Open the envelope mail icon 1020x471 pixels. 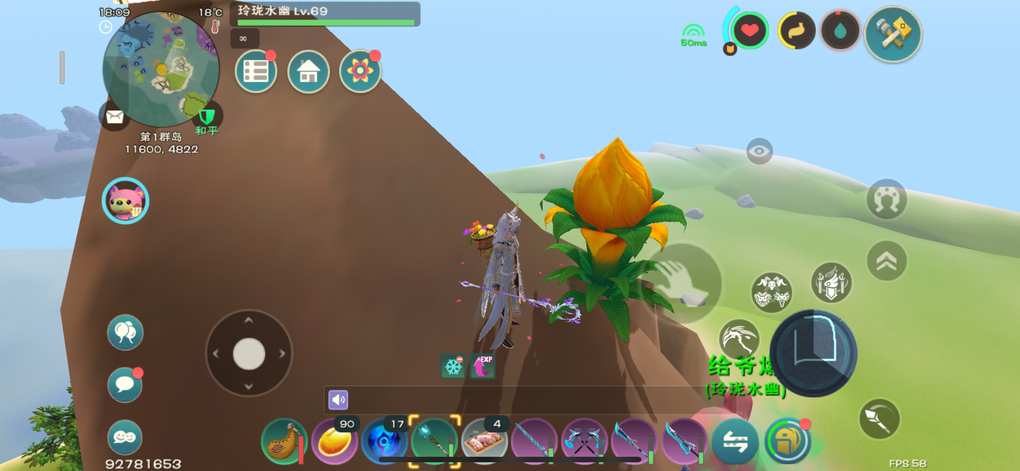pos(114,117)
